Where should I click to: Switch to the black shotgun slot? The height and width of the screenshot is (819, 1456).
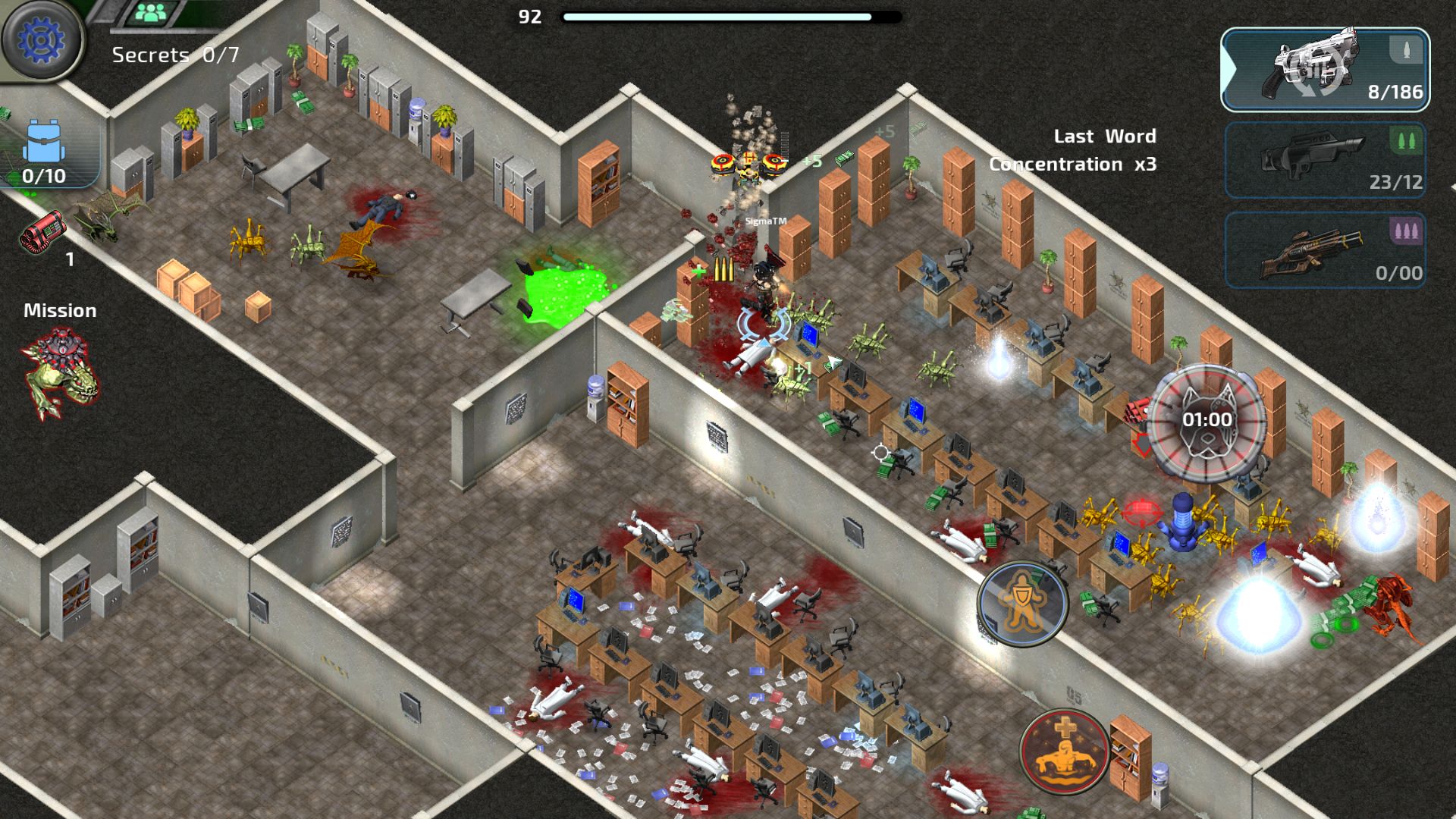pyautogui.click(x=1325, y=161)
